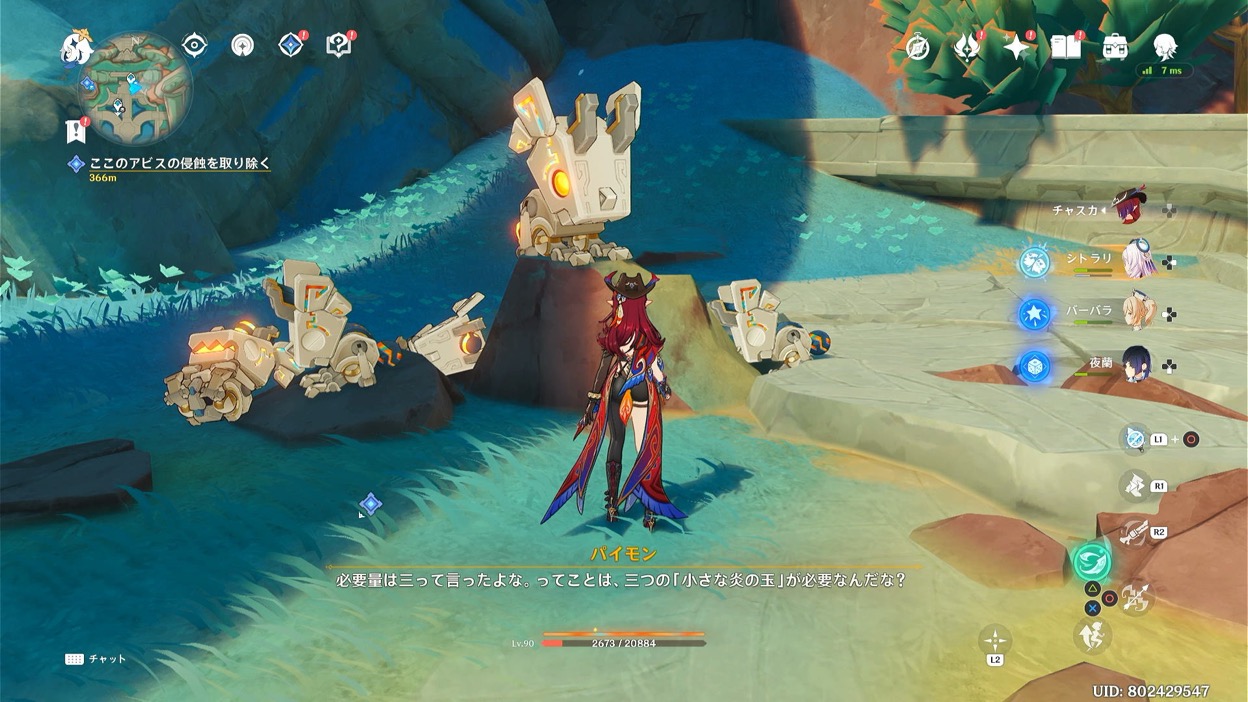Click the circular minimap

[x=135, y=88]
